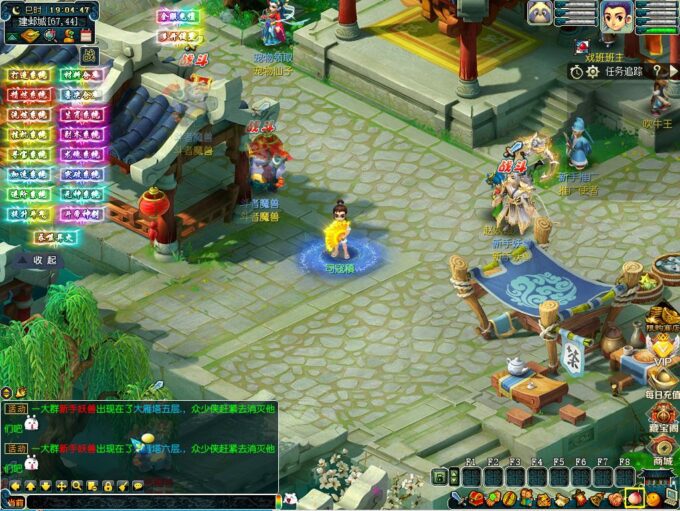Click the orange fruit icon in bottom bar

[x=652, y=498]
